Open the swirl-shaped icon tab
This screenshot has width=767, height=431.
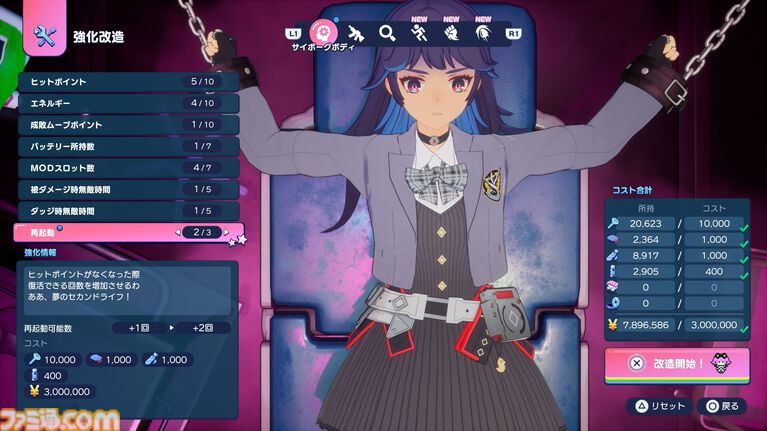483,33
